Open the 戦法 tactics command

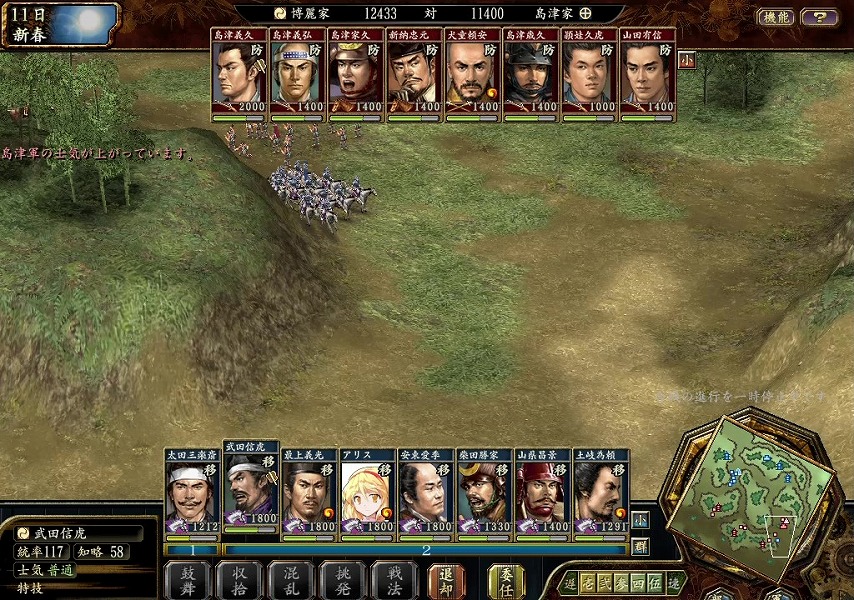pos(394,580)
